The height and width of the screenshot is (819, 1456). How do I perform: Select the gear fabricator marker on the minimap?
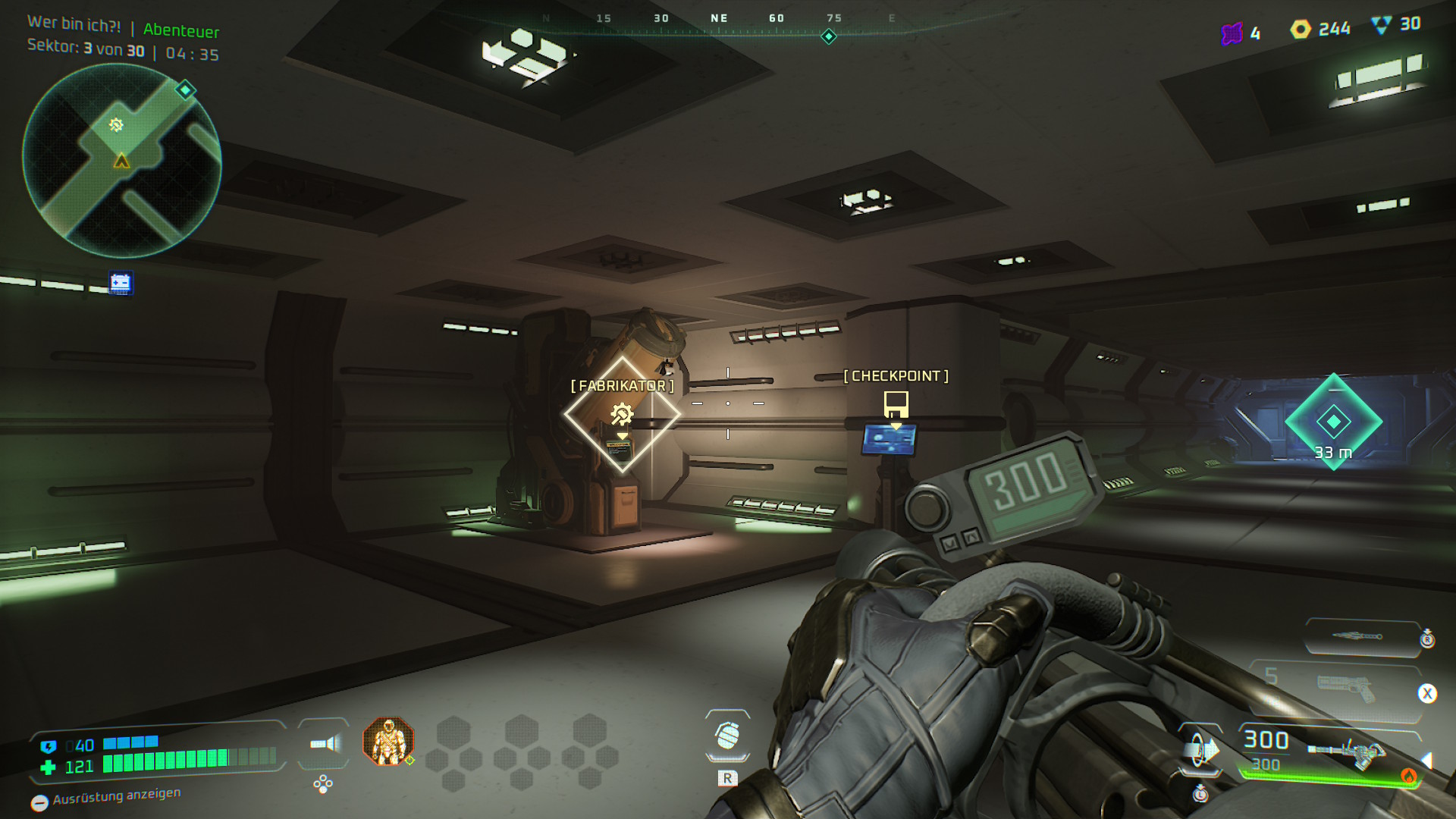[x=116, y=125]
